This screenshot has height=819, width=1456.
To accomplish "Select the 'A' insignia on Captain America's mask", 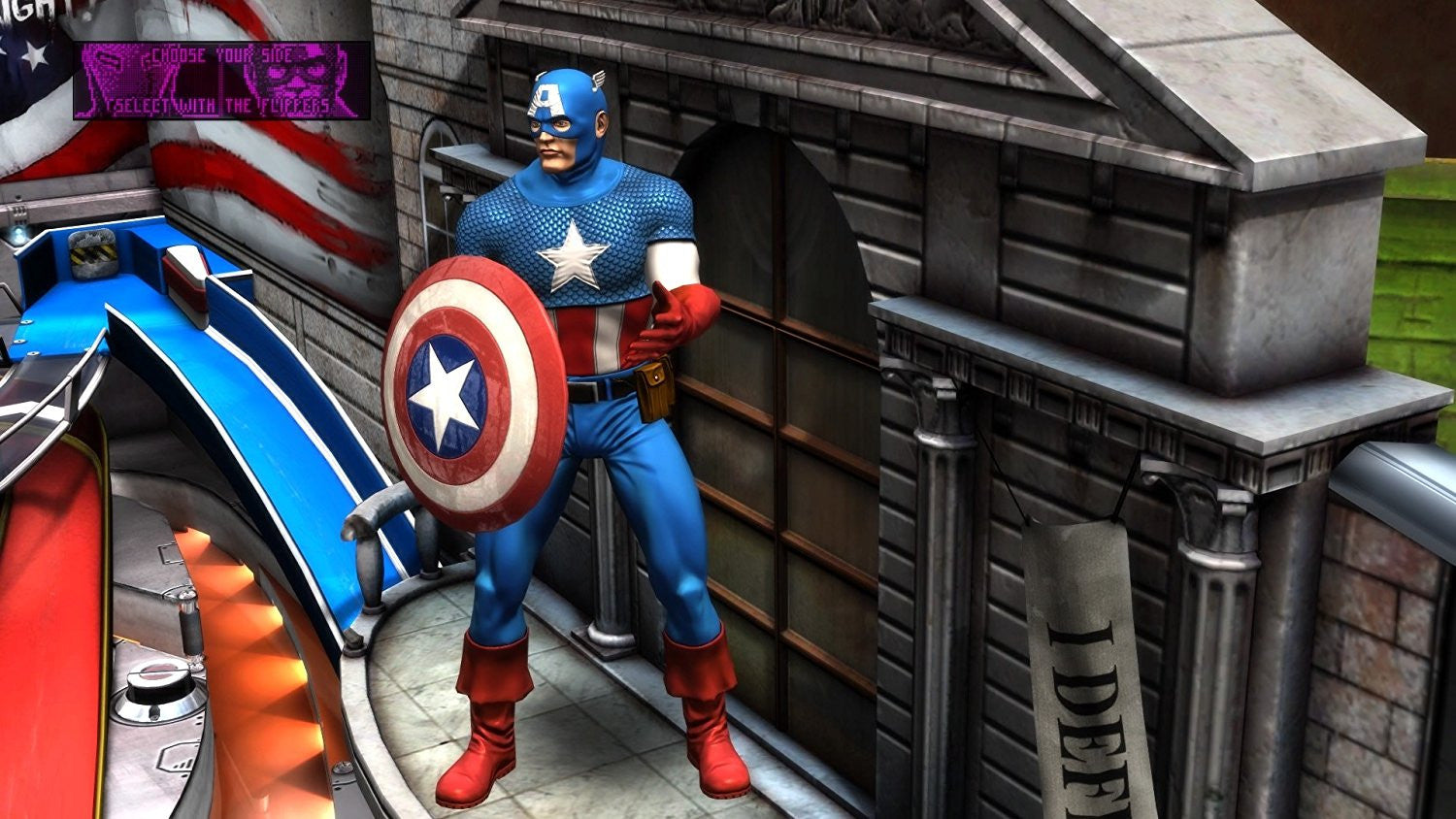I will point(545,97).
